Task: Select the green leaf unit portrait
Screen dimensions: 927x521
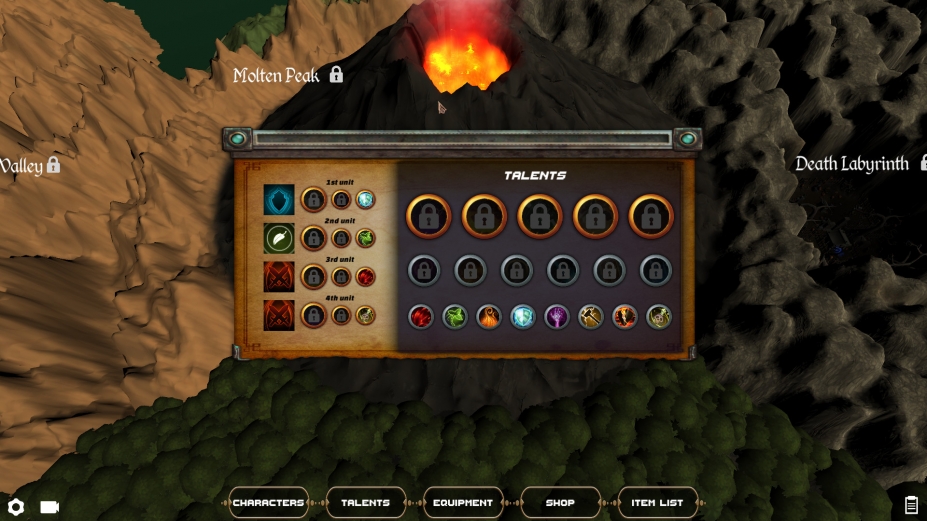Action: click(279, 238)
